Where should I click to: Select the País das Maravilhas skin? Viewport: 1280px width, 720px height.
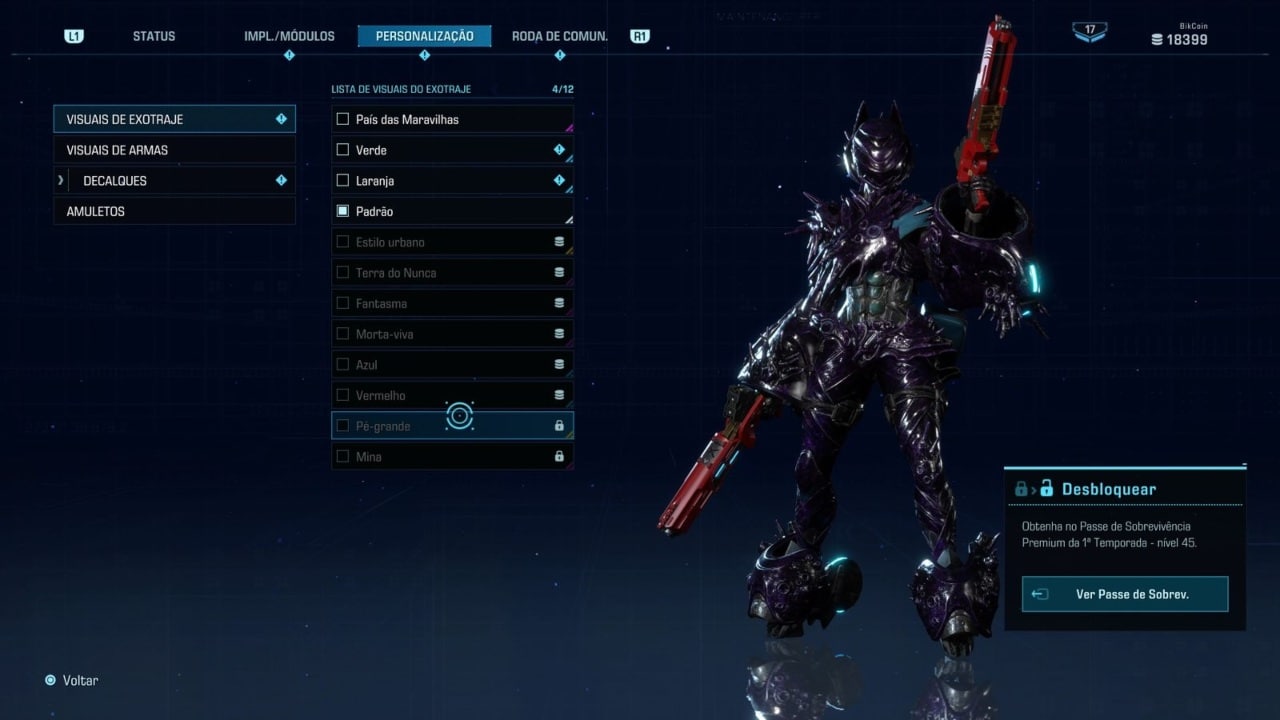(452, 119)
